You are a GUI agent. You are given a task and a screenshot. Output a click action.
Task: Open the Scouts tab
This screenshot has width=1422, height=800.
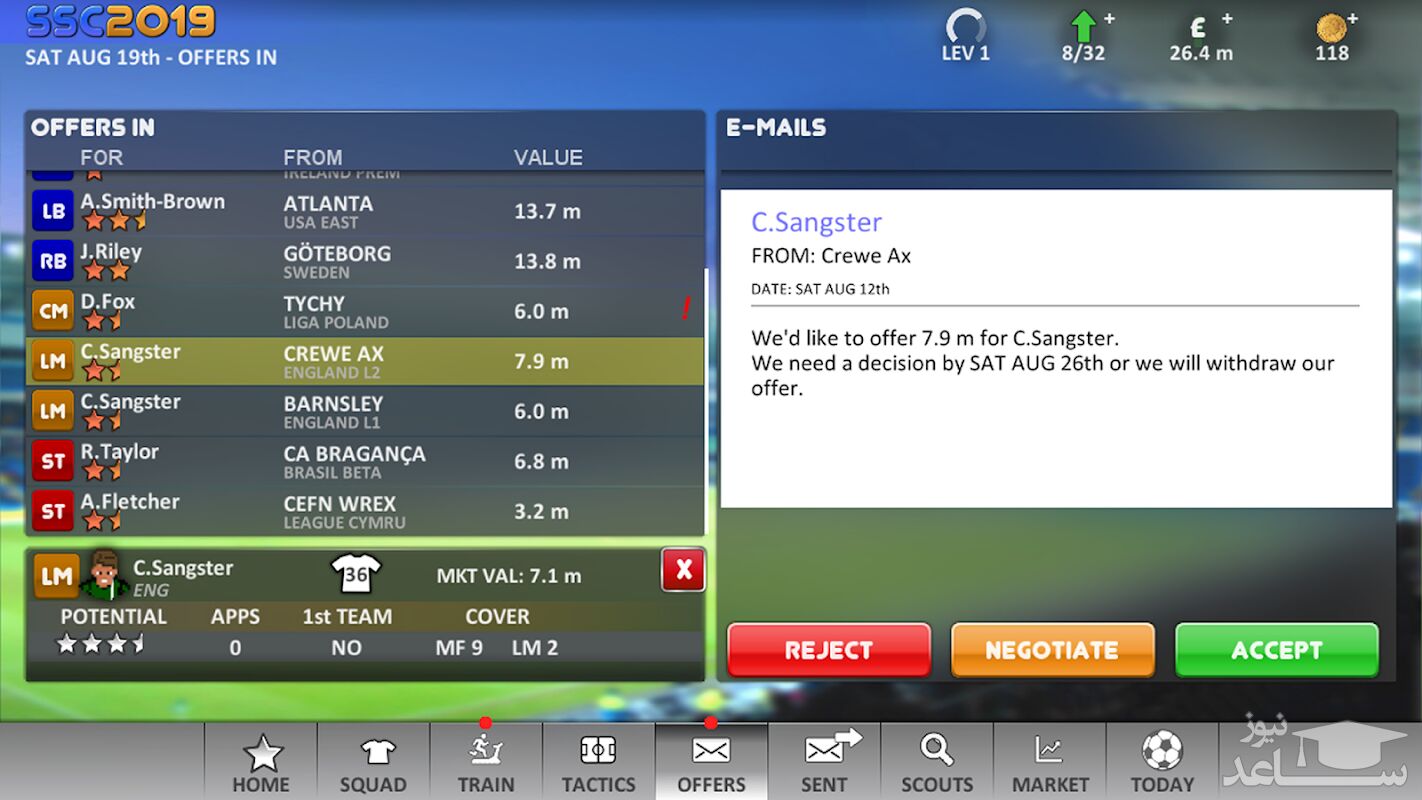(x=937, y=762)
